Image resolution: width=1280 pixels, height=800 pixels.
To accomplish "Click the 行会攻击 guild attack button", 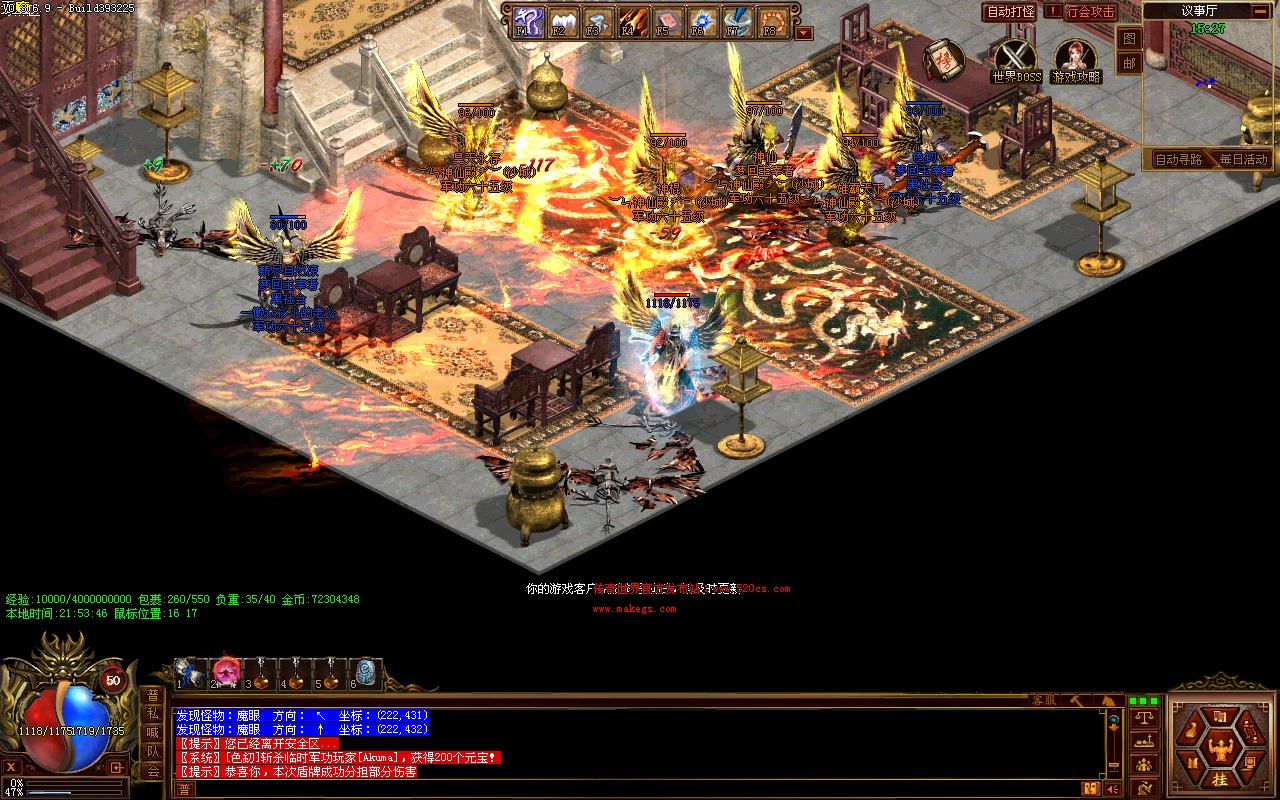I will [x=1089, y=12].
